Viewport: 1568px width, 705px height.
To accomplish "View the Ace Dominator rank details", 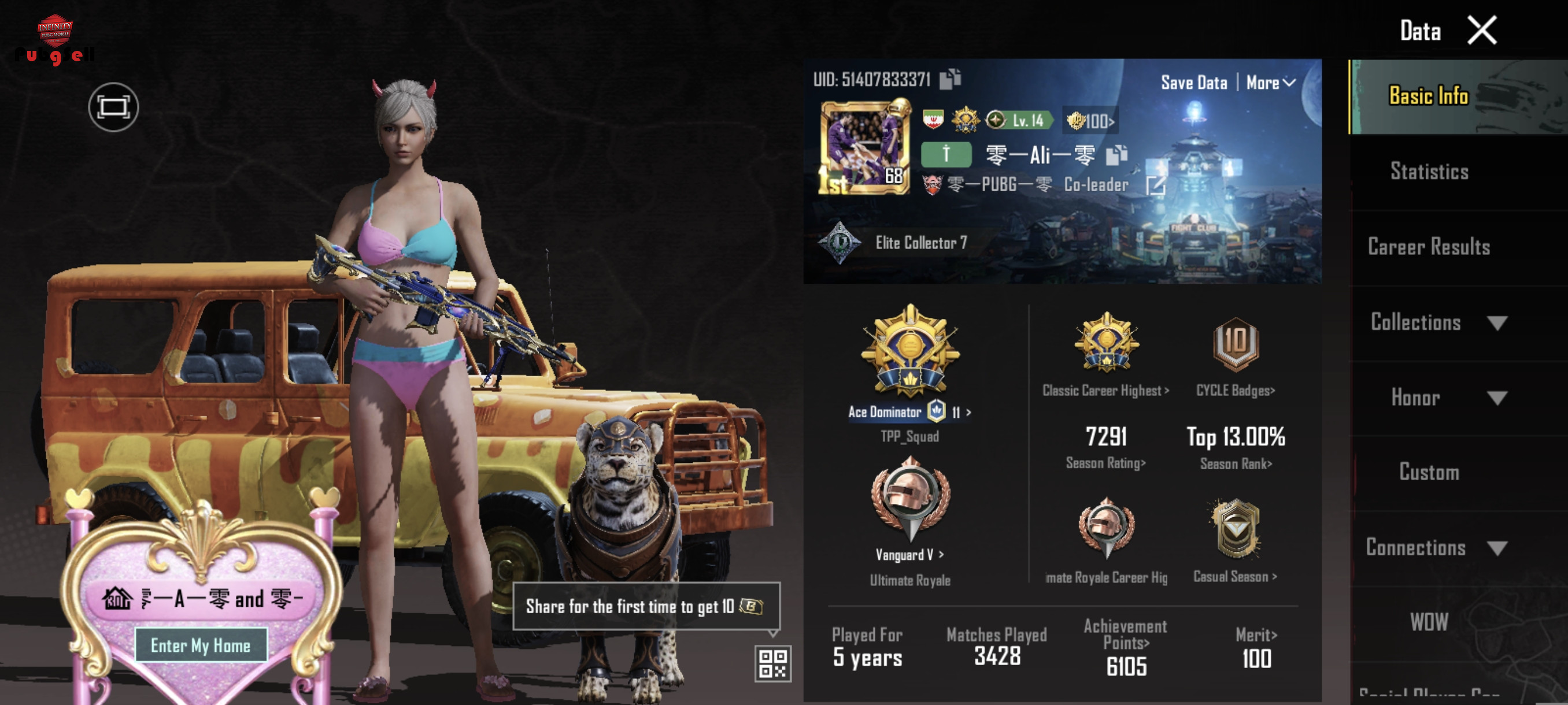I will point(909,412).
